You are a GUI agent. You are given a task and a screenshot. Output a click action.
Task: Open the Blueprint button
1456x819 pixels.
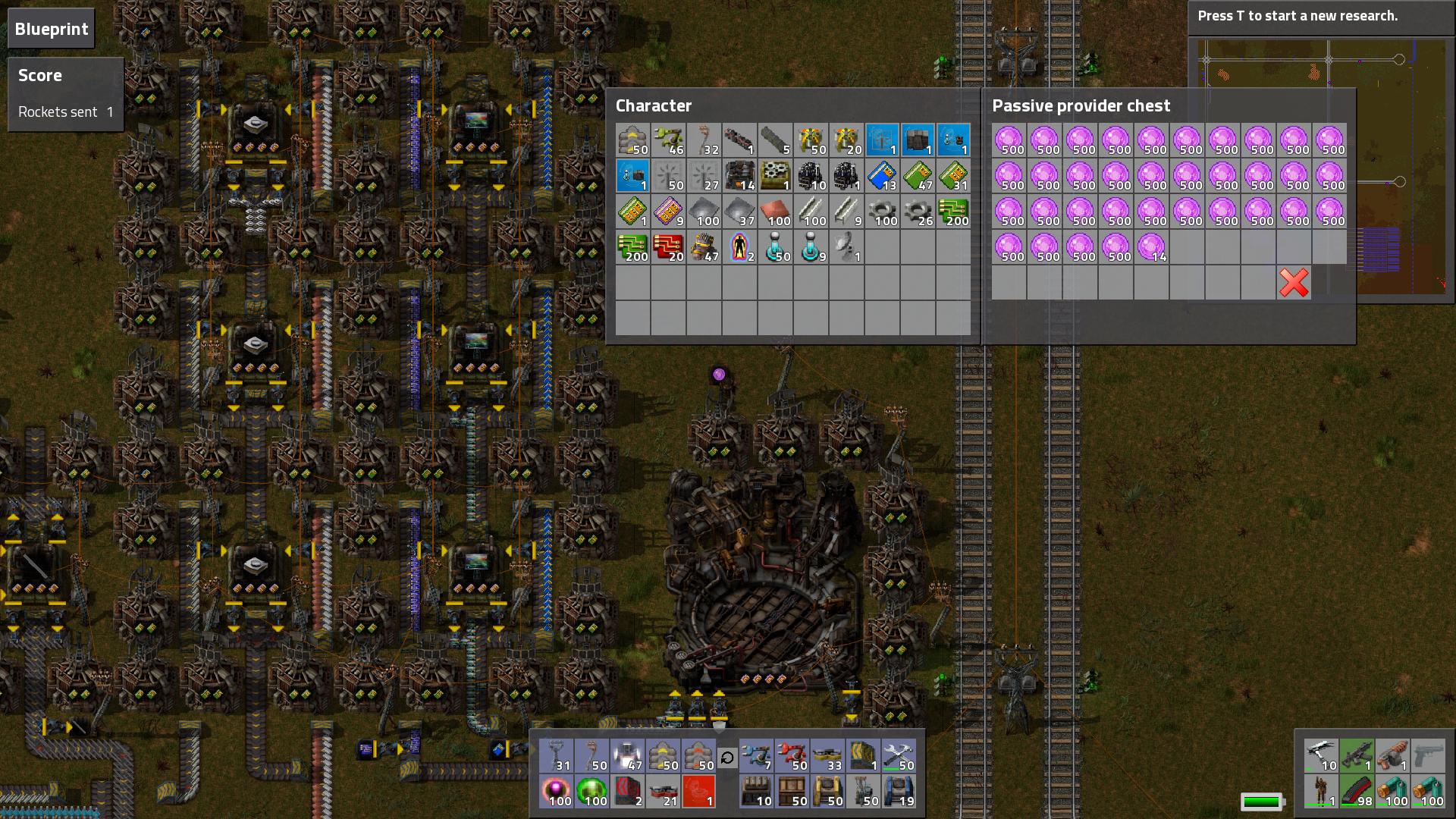click(52, 29)
